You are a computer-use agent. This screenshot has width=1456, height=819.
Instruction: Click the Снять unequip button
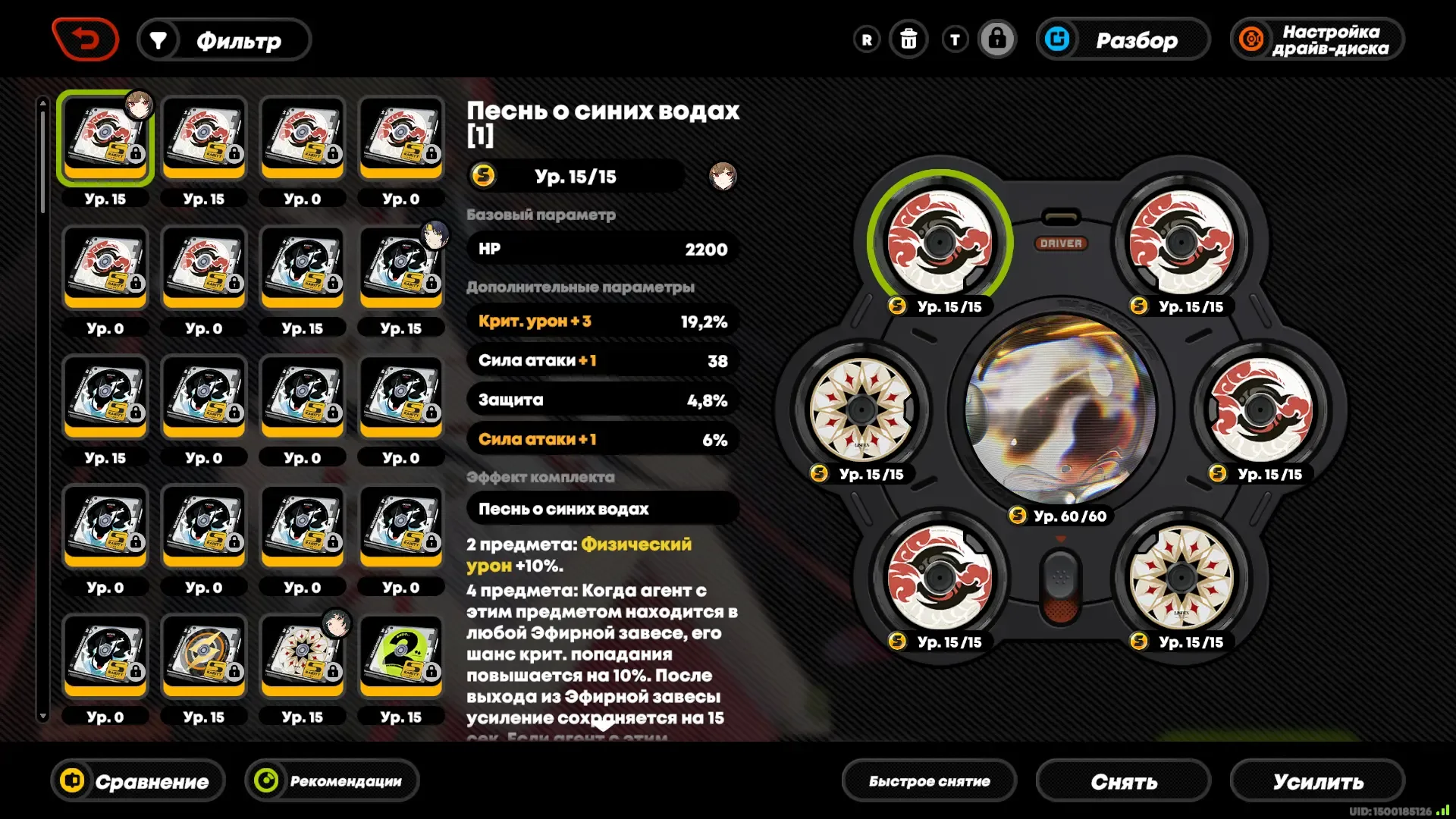click(x=1123, y=781)
